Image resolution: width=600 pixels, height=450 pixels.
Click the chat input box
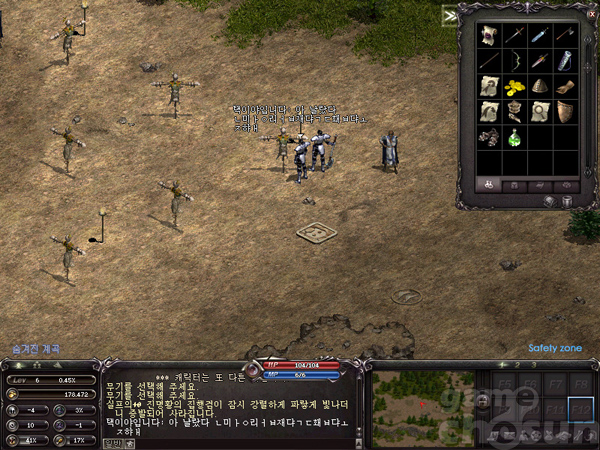(230, 442)
